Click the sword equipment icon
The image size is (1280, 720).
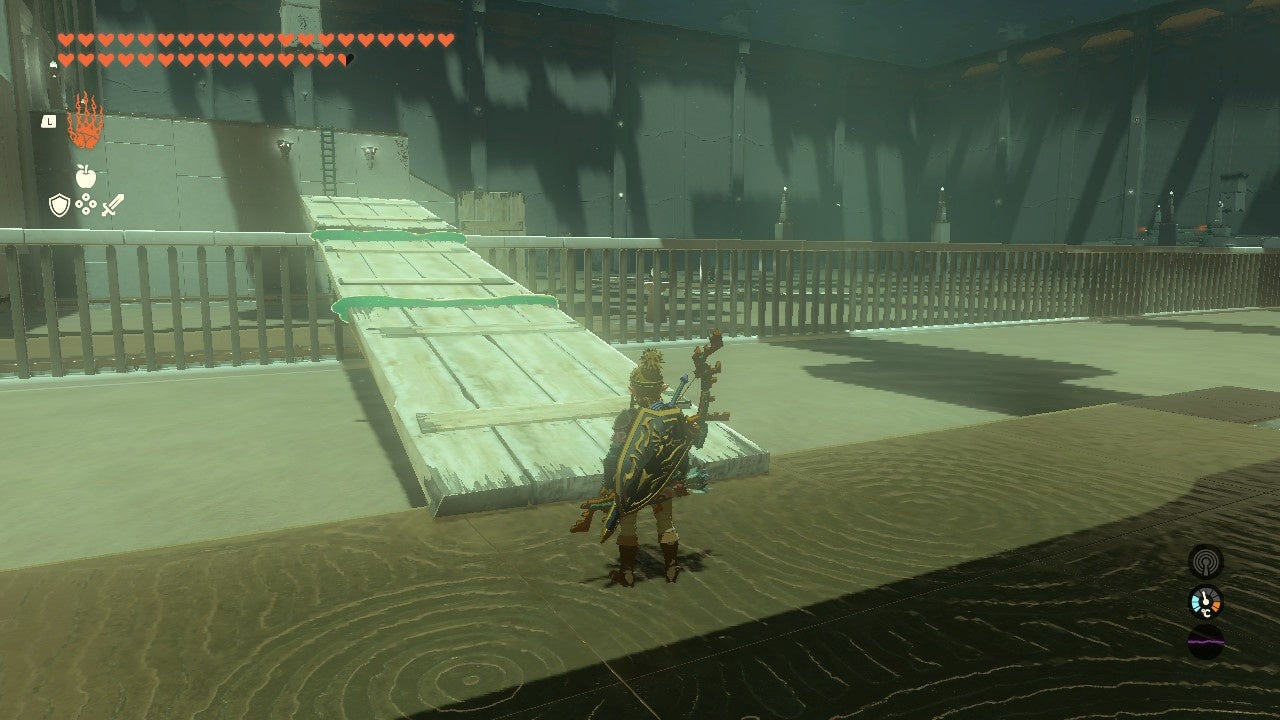[111, 204]
